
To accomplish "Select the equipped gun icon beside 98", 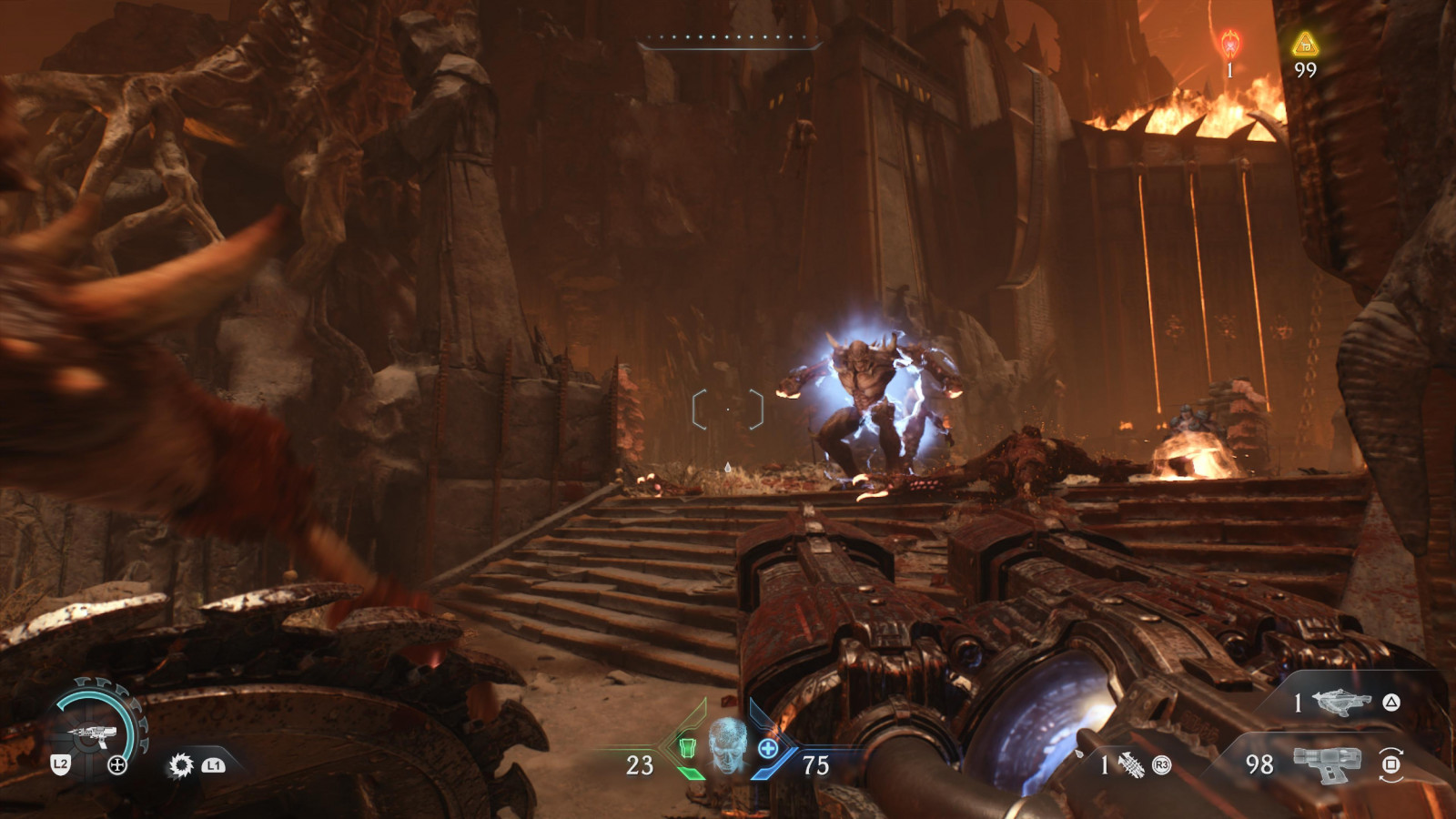I will [1326, 764].
